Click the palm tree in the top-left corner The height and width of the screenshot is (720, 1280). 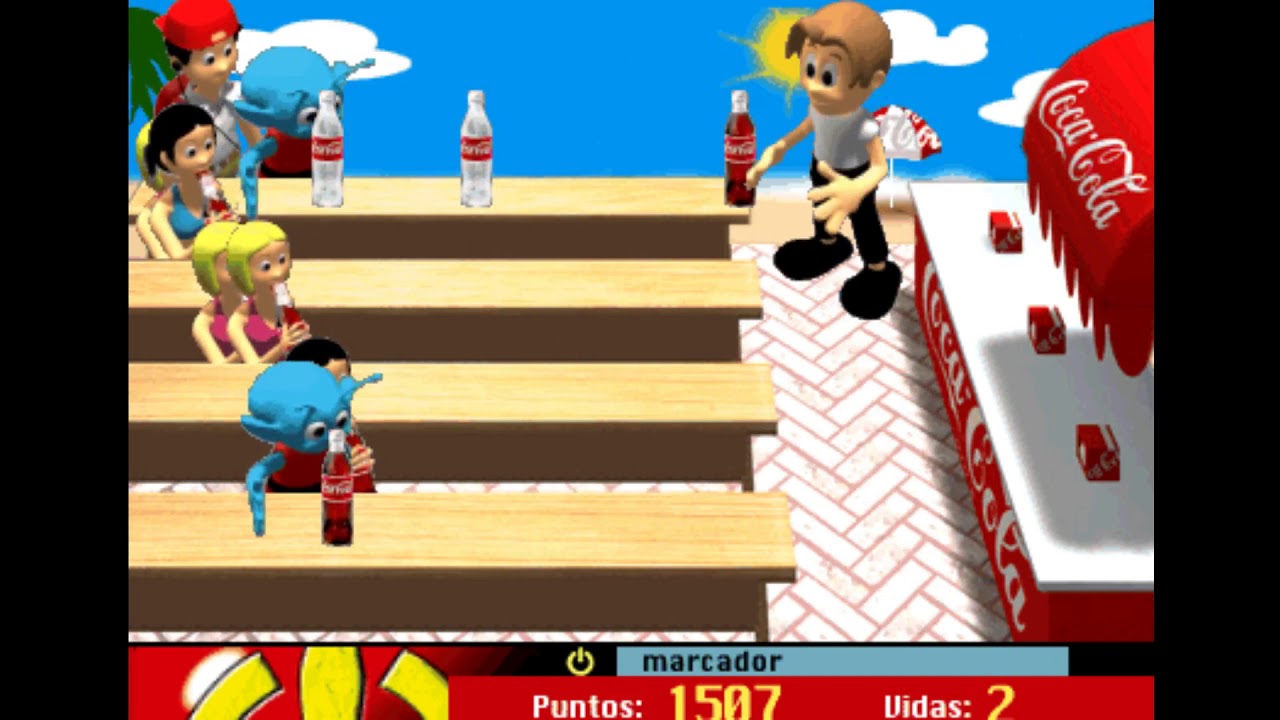(145, 45)
